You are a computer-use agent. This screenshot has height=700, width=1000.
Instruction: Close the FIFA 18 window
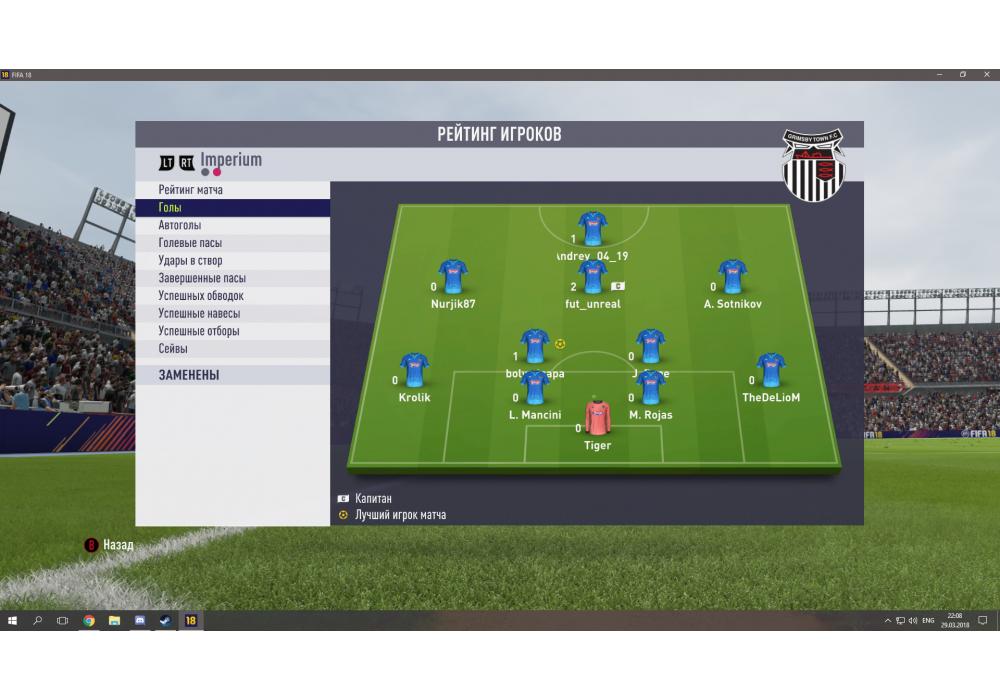[986, 74]
